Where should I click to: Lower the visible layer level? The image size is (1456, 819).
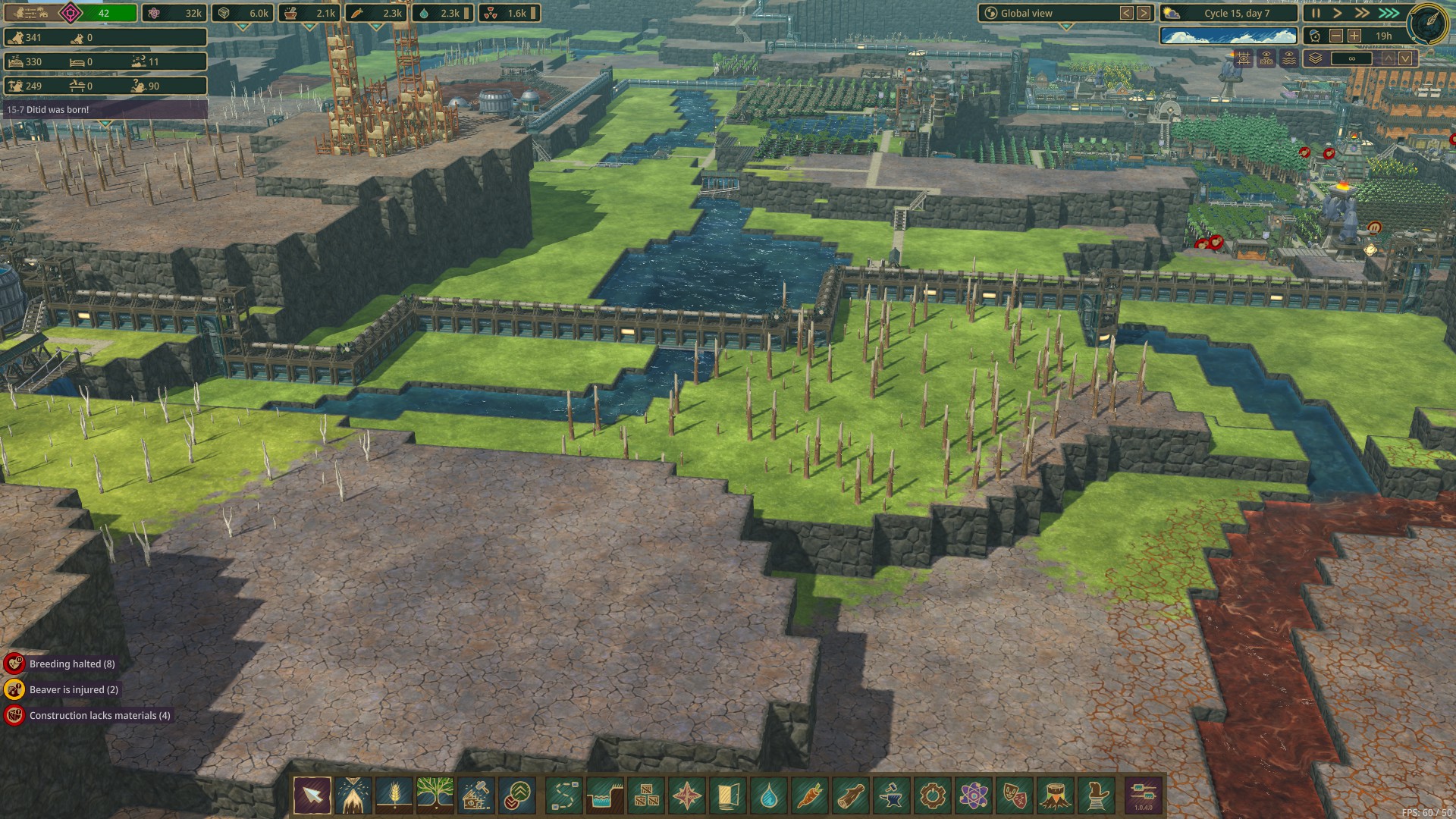[x=1405, y=58]
